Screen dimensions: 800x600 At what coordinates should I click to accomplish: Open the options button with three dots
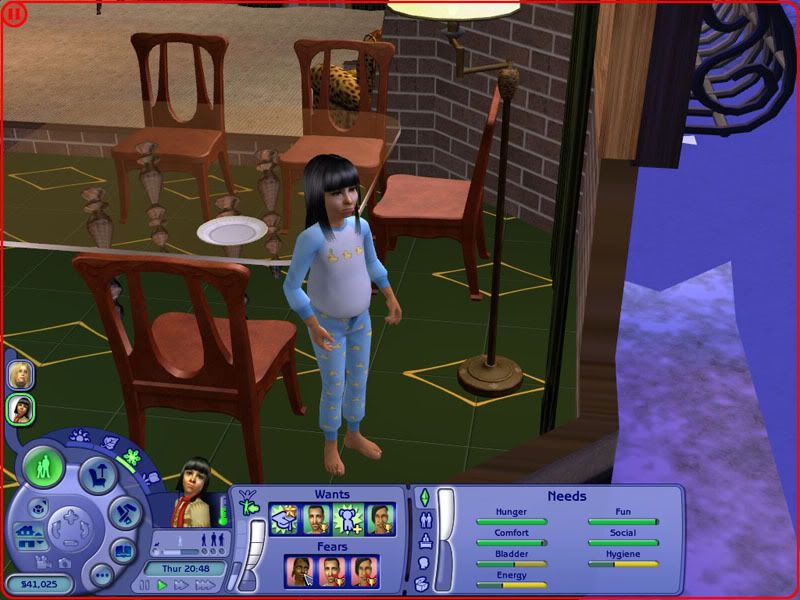point(99,575)
